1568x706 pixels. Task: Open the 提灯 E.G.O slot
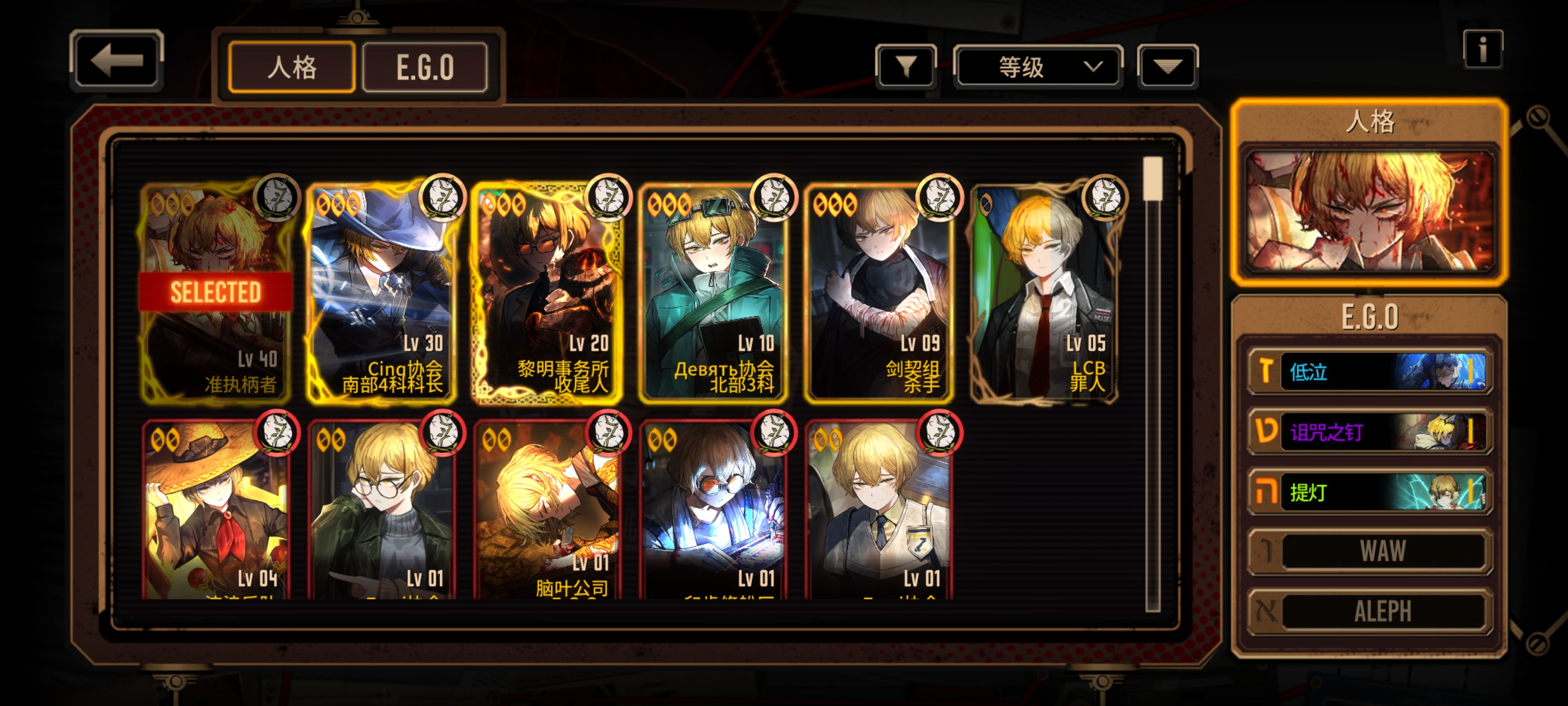tap(1369, 491)
